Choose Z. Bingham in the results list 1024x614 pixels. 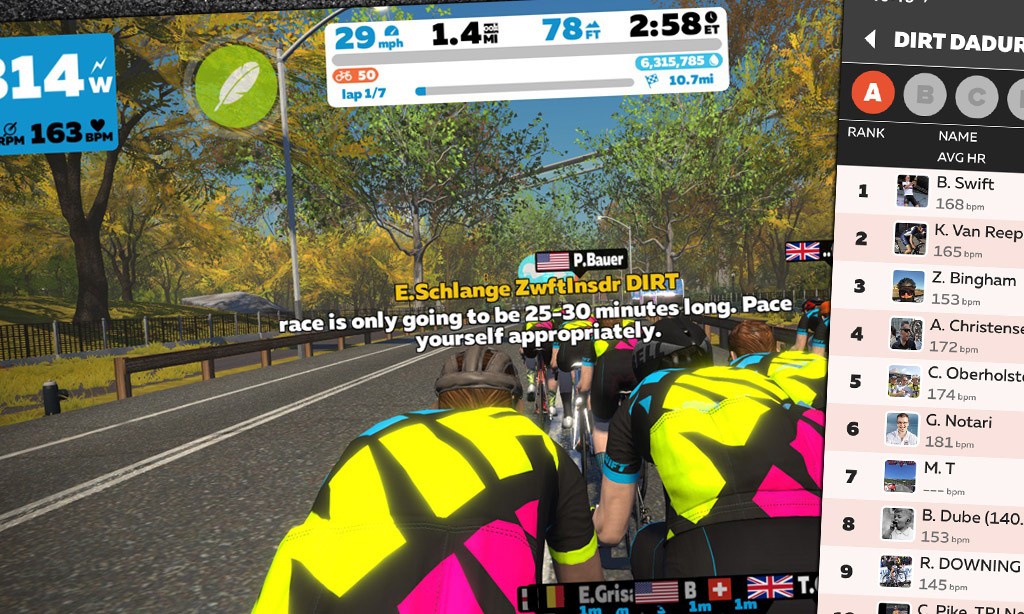click(x=930, y=286)
